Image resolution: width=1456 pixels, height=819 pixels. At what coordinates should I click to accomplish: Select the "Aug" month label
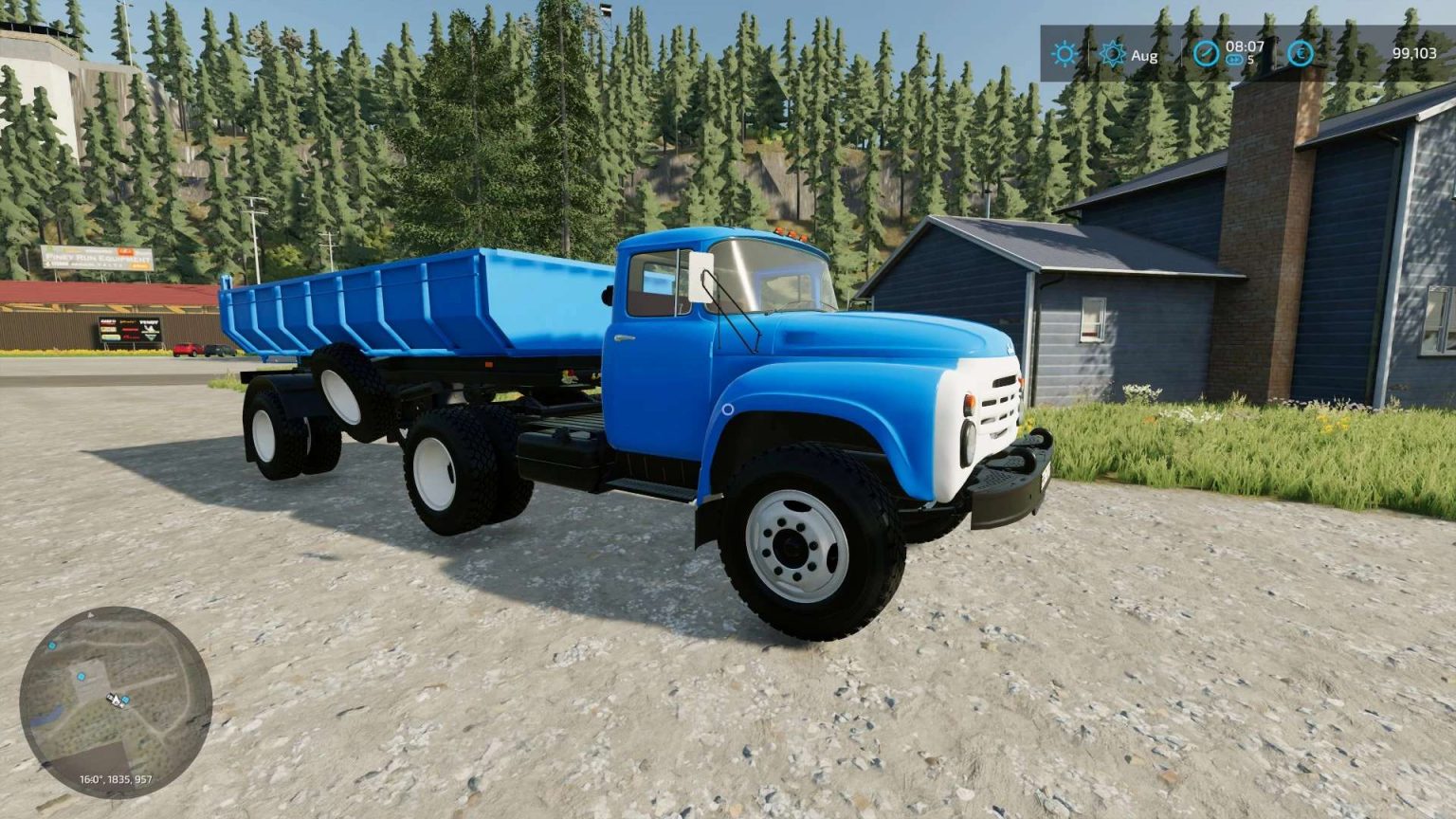(1144, 56)
